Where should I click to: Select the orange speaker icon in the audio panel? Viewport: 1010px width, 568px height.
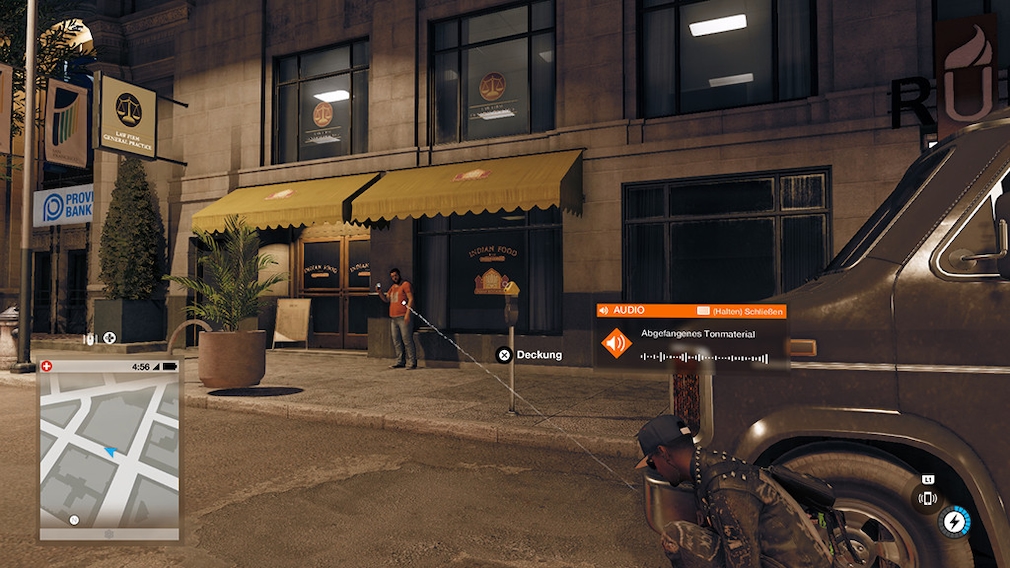coord(616,343)
